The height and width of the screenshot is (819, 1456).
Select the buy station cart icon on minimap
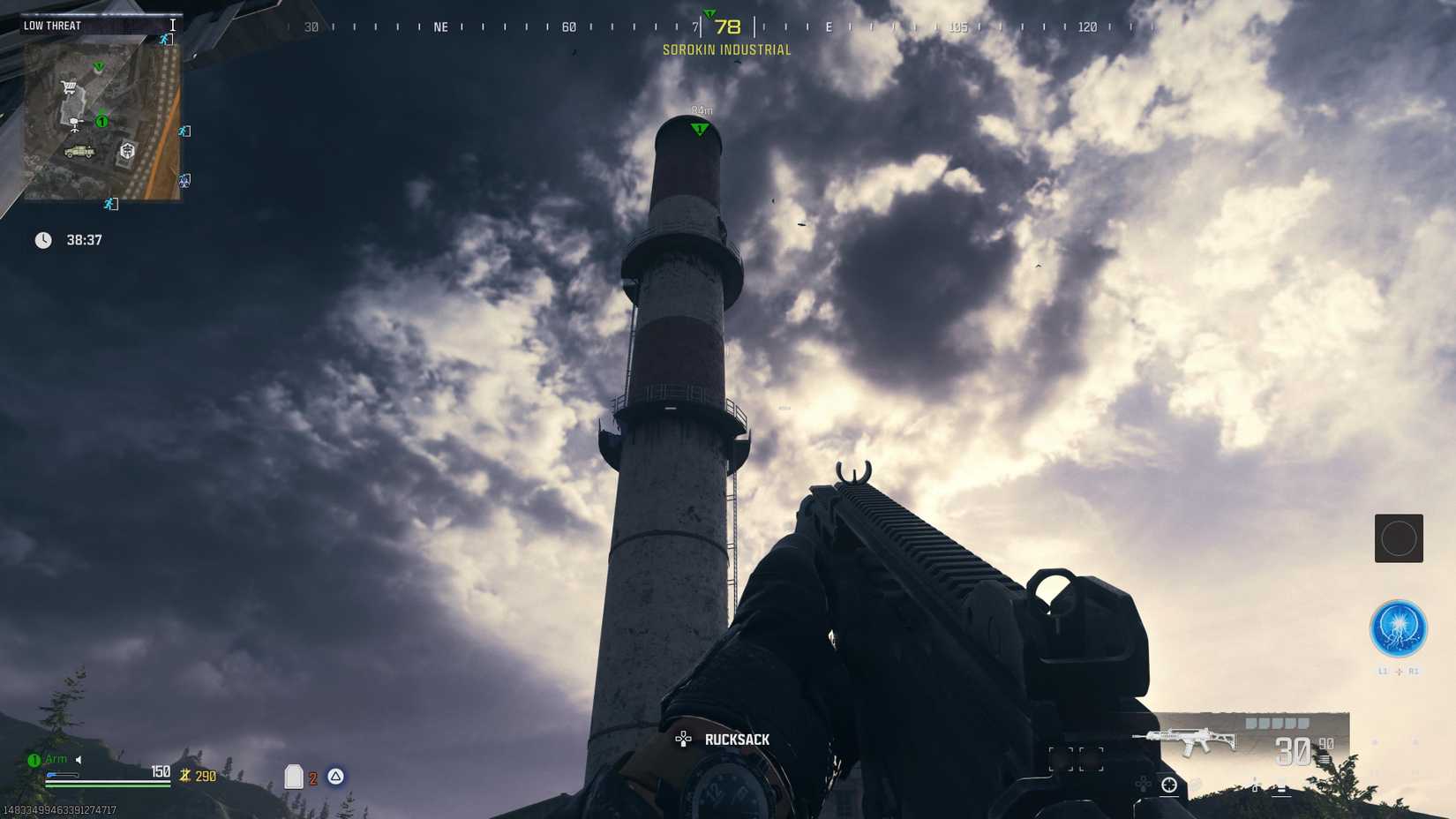tap(68, 86)
